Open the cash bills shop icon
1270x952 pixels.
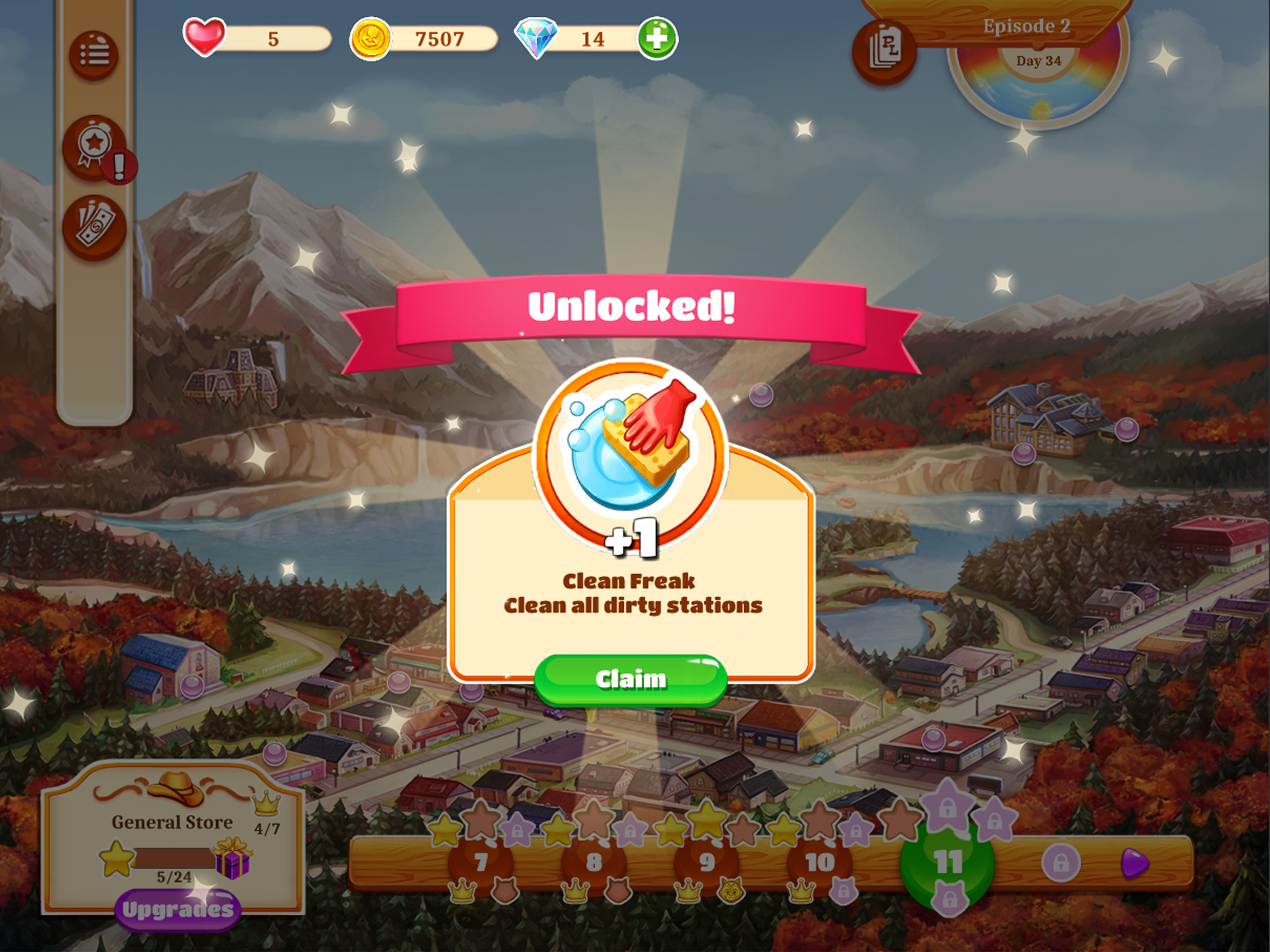coord(94,227)
